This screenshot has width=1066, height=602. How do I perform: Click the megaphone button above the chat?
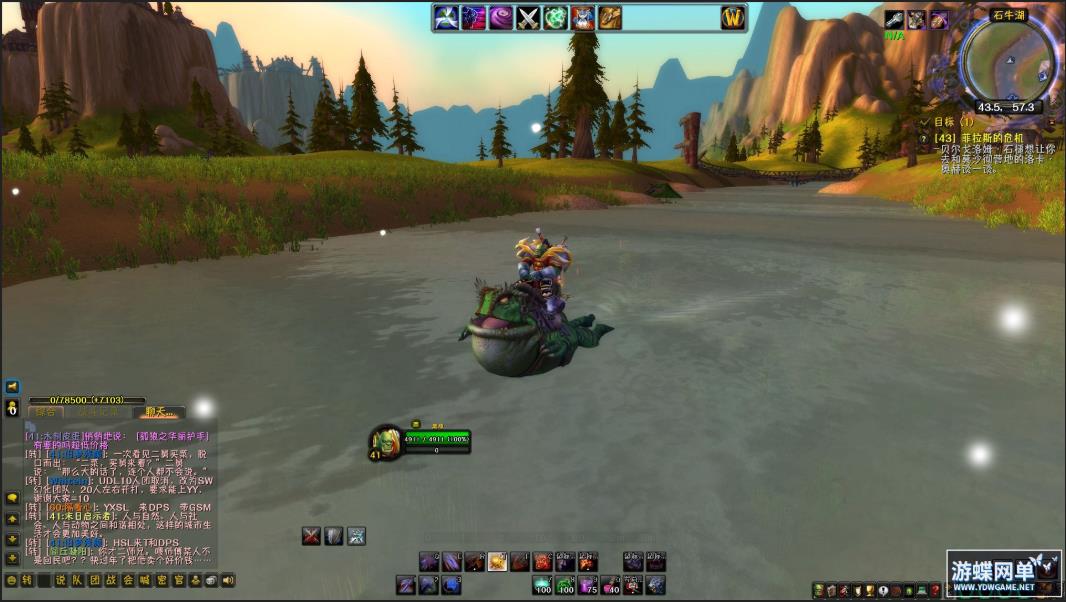tap(12, 386)
